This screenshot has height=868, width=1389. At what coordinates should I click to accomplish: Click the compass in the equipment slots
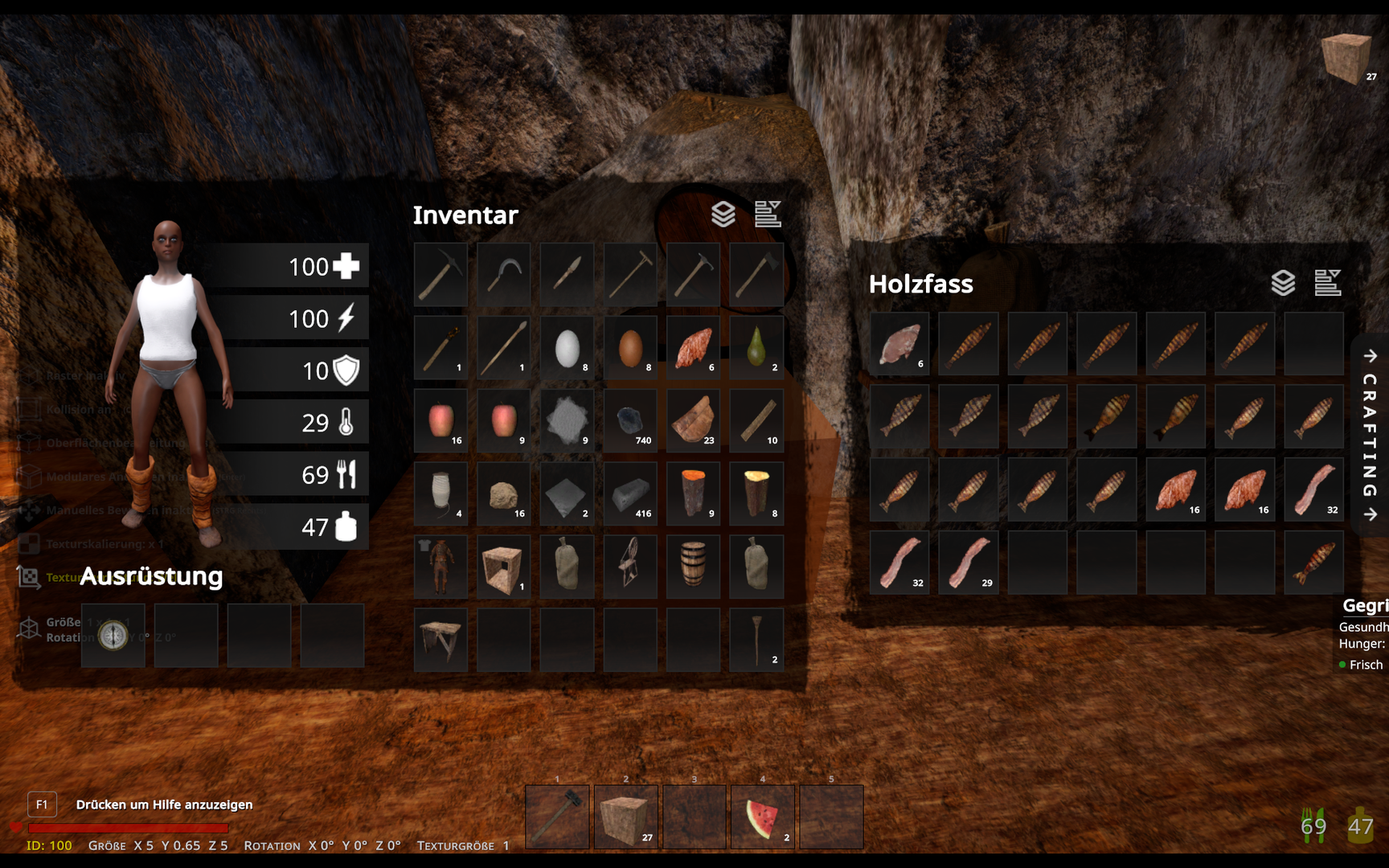point(113,636)
